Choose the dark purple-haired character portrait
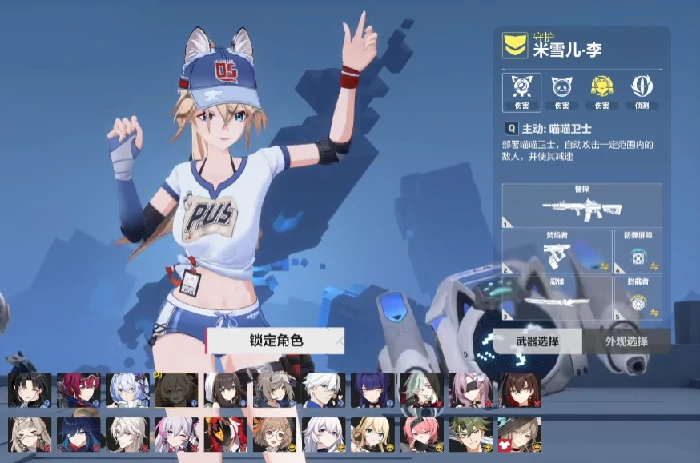The image size is (700, 463). [372, 390]
